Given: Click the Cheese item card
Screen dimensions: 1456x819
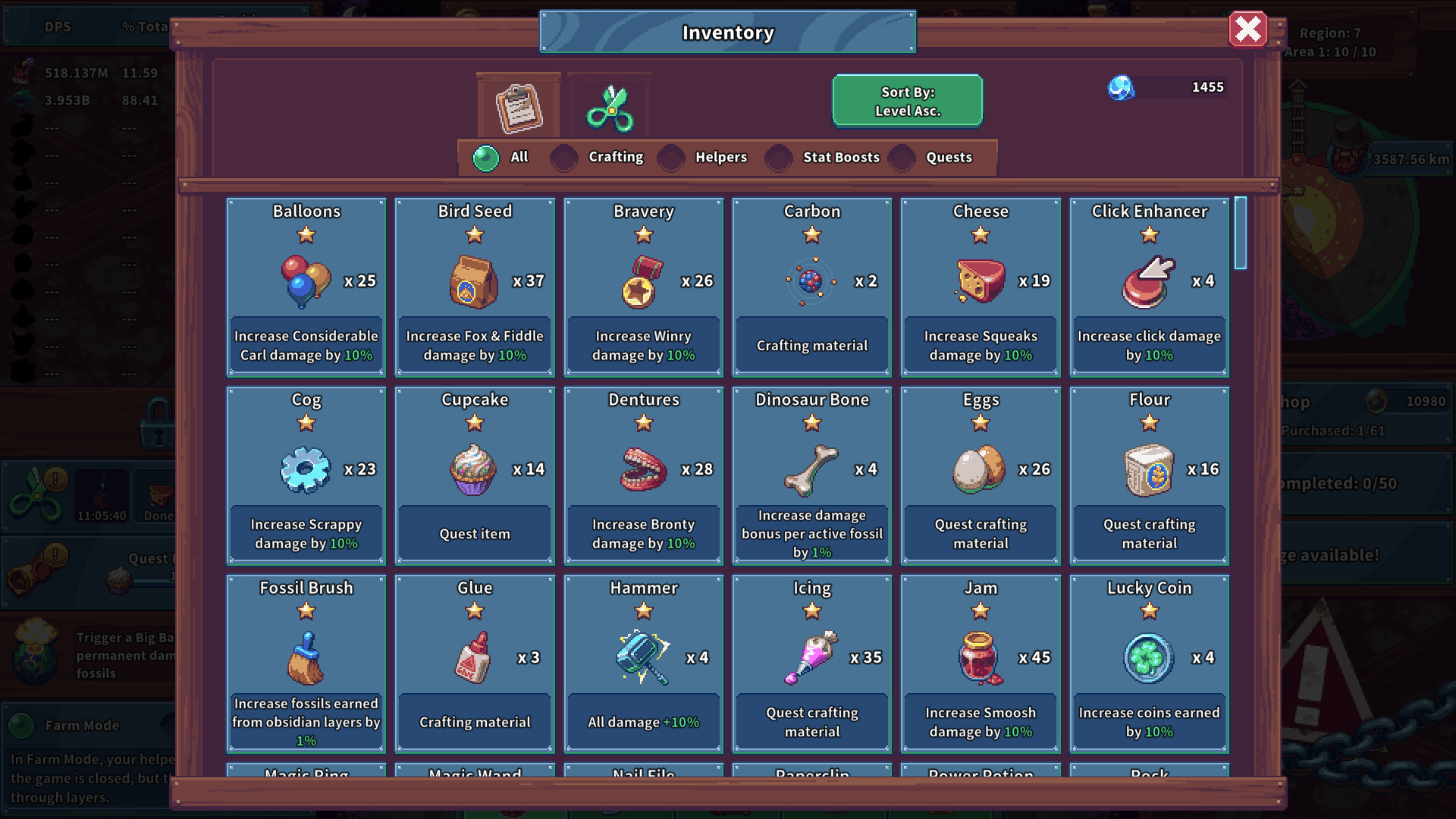Looking at the screenshot, I should 980,287.
